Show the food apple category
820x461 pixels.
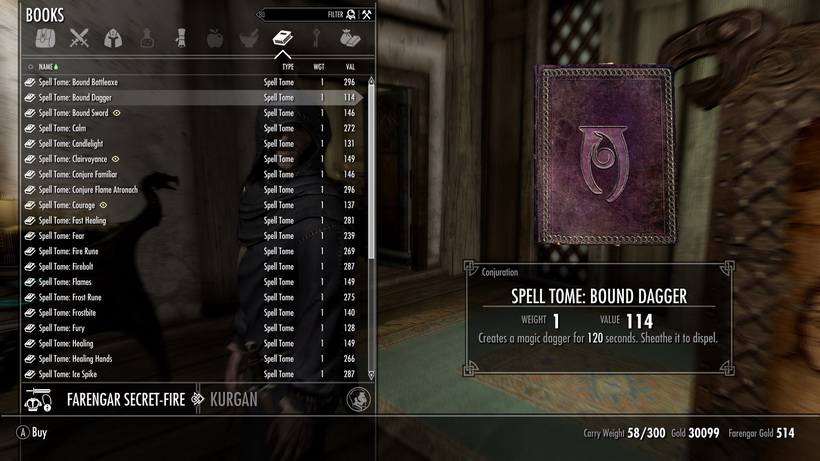pyautogui.click(x=214, y=39)
